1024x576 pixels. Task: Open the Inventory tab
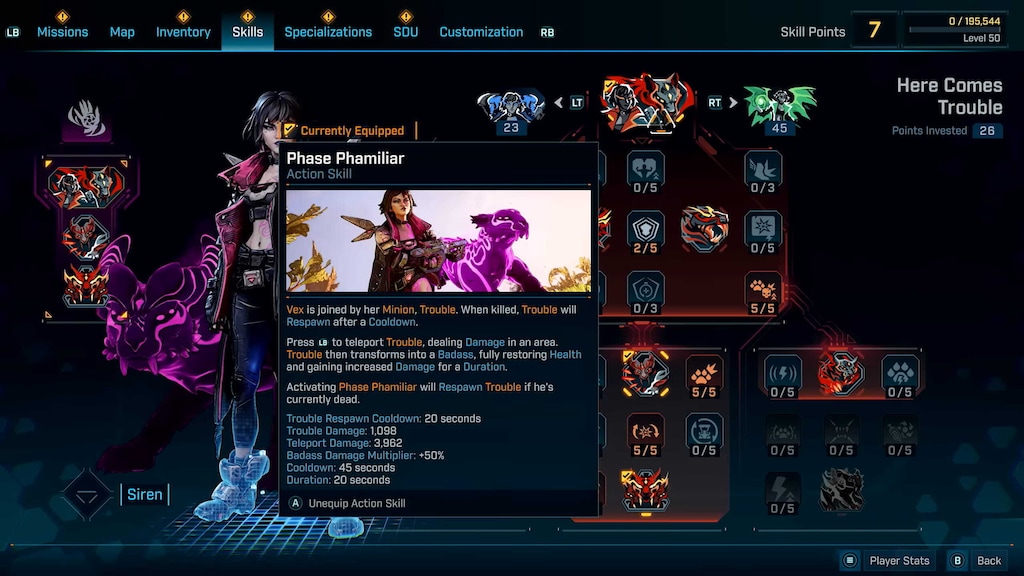[183, 32]
